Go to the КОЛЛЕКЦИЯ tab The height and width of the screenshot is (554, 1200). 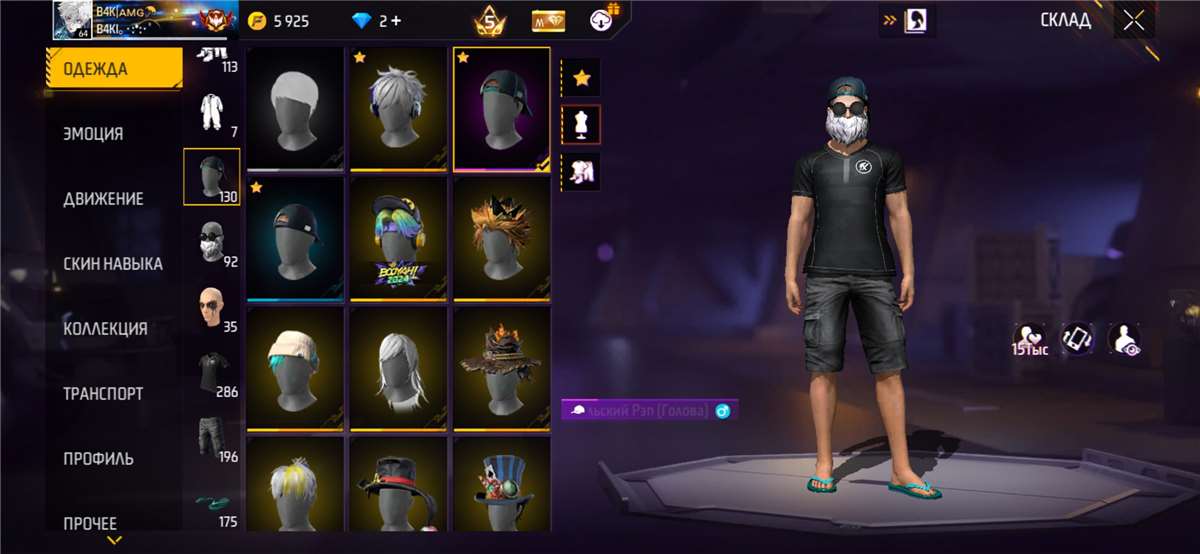(105, 329)
